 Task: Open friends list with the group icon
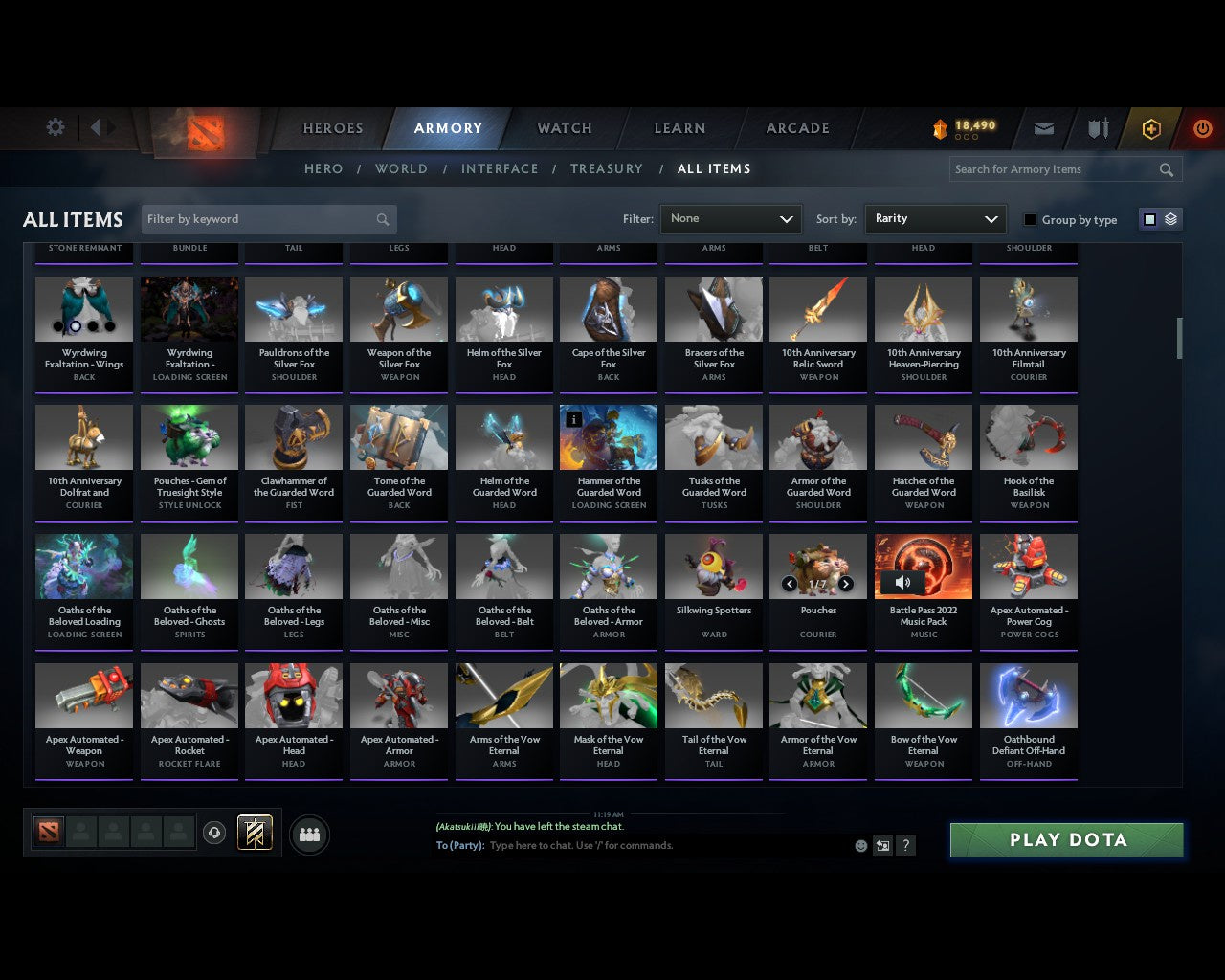tap(308, 835)
